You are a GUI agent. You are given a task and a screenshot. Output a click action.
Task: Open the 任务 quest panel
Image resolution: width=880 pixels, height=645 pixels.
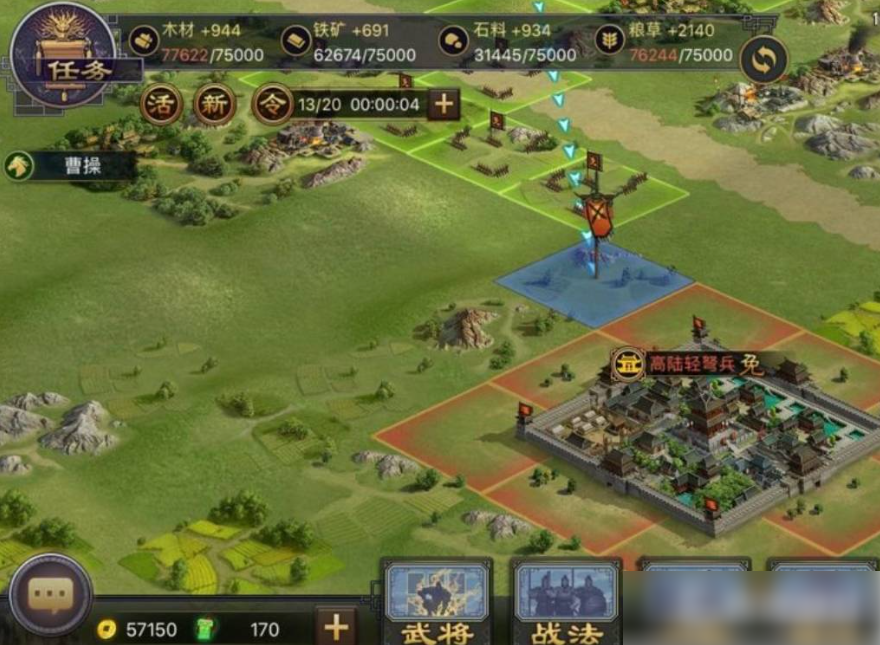pos(62,56)
